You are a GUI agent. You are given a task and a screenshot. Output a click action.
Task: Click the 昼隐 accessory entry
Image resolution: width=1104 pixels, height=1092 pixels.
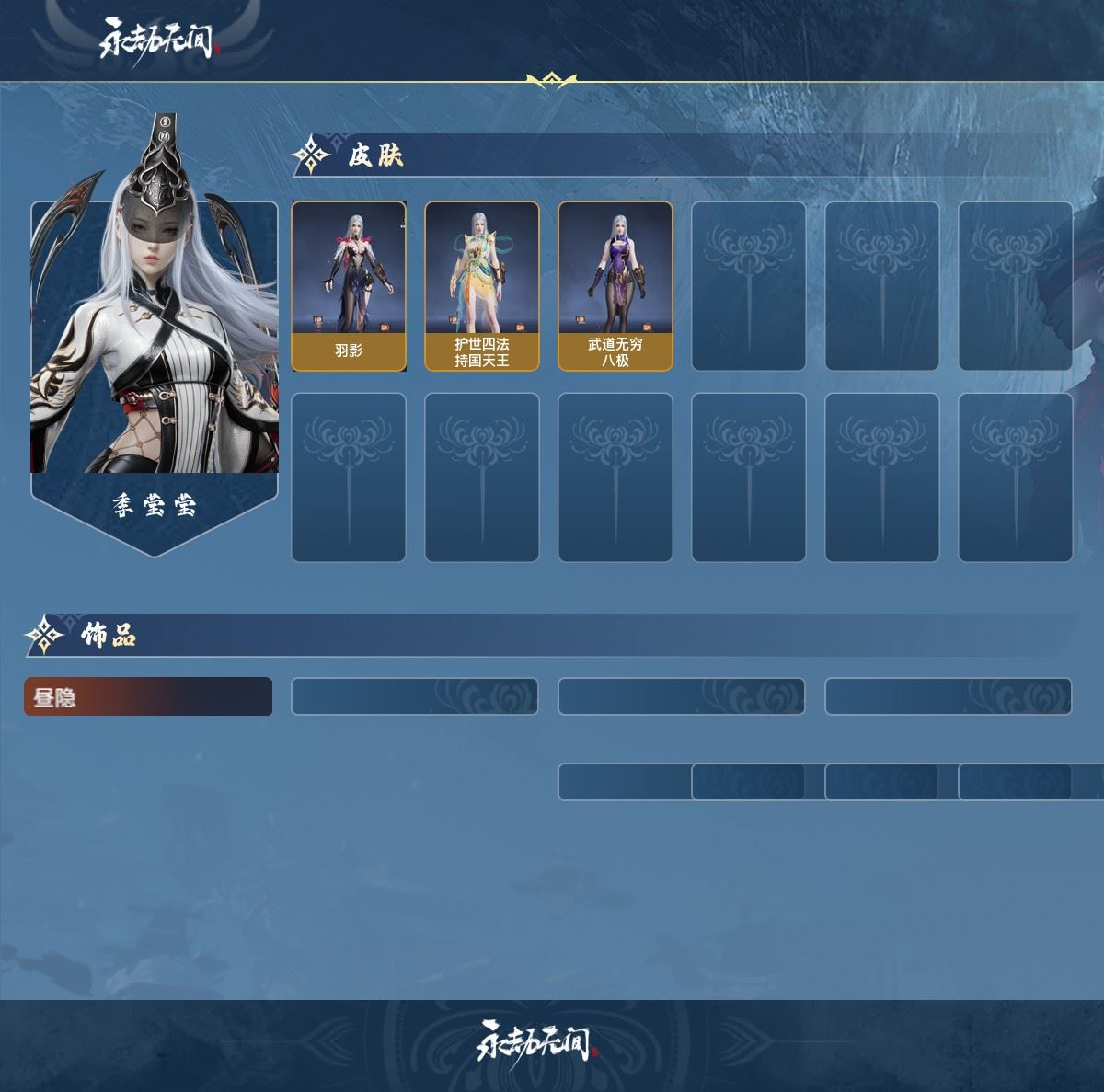148,696
